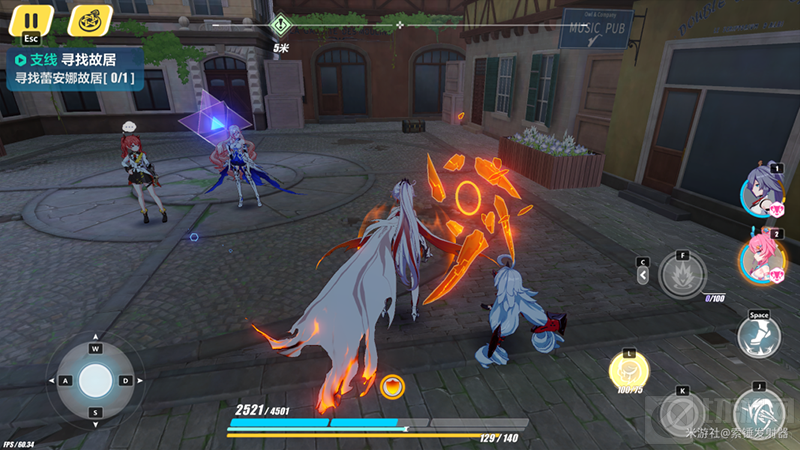
Task: Tap the basic attack slash button
Action: click(x=759, y=412)
